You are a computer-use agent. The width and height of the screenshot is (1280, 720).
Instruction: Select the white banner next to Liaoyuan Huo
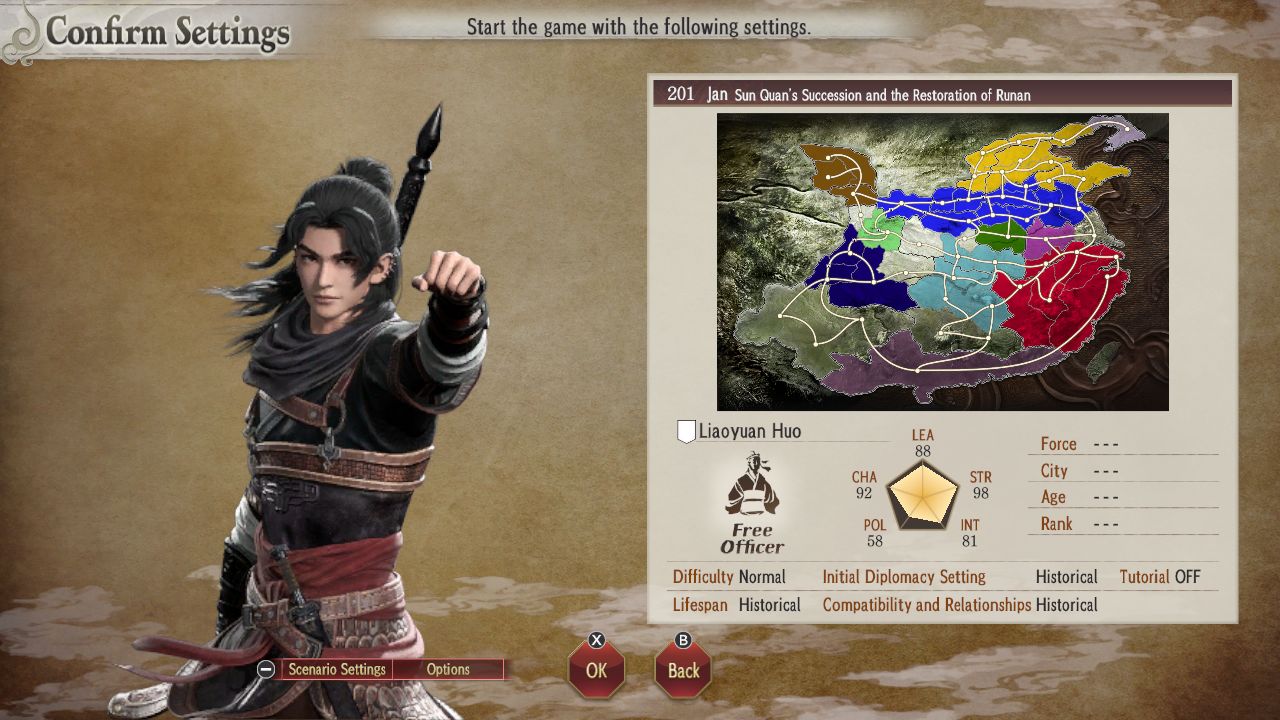(x=685, y=429)
